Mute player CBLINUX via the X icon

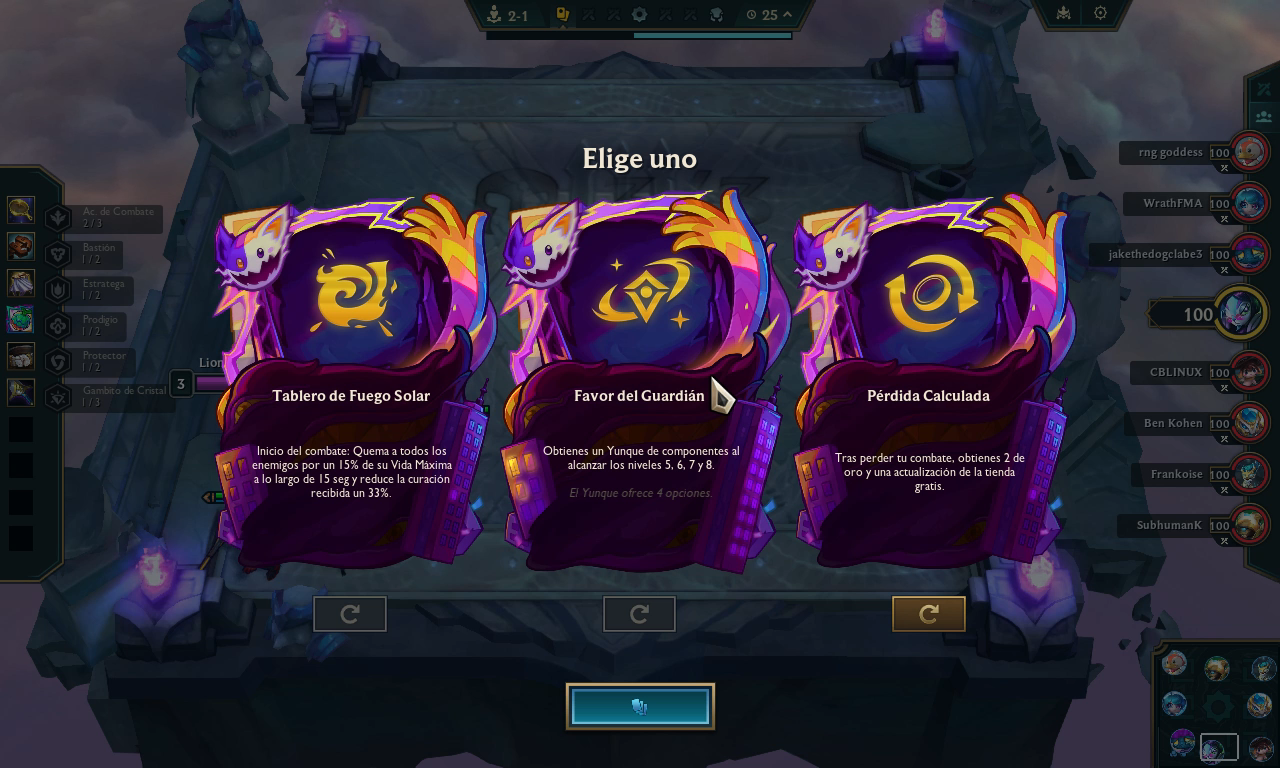coord(1224,387)
